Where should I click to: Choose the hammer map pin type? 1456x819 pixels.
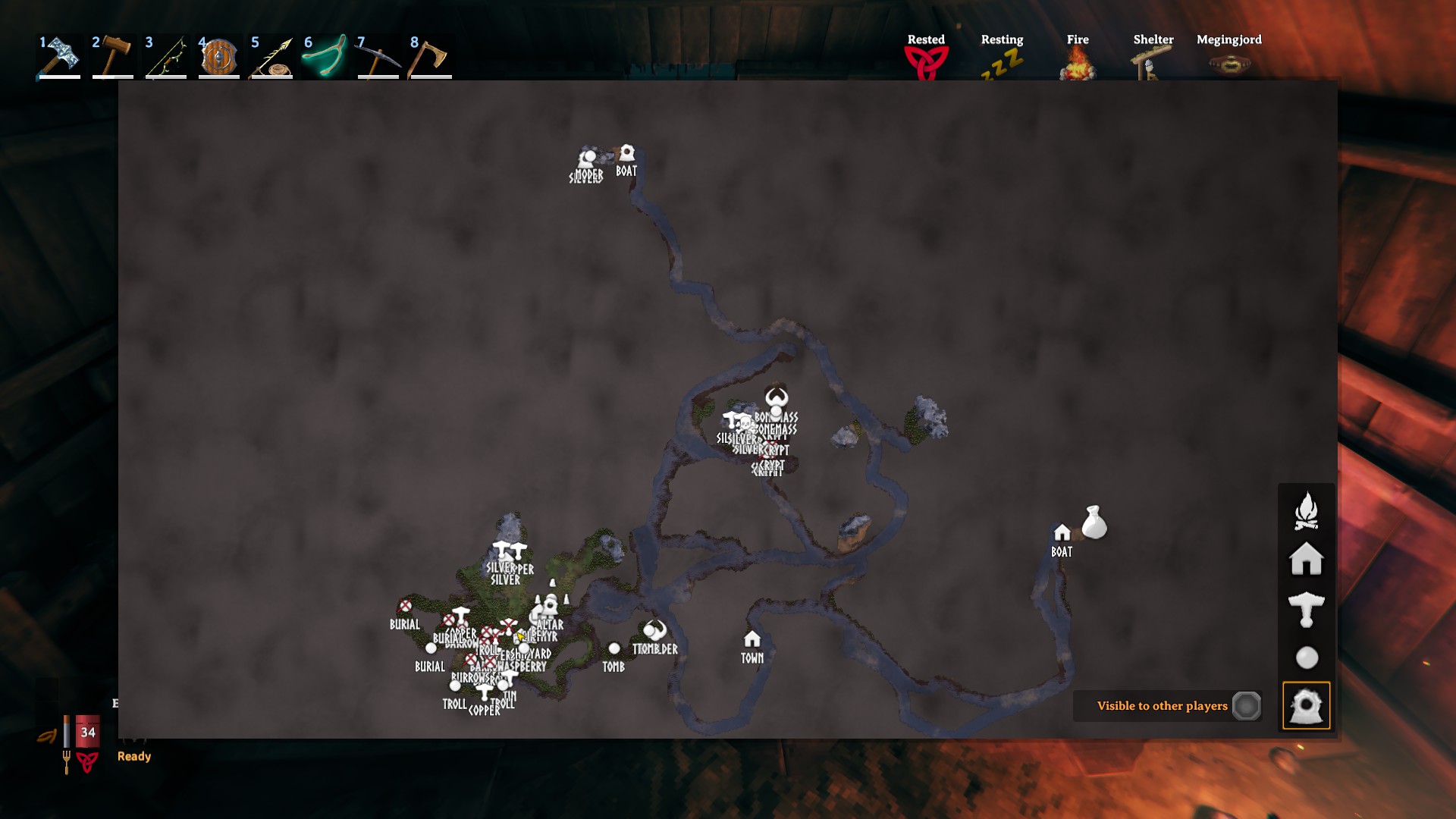(1306, 609)
